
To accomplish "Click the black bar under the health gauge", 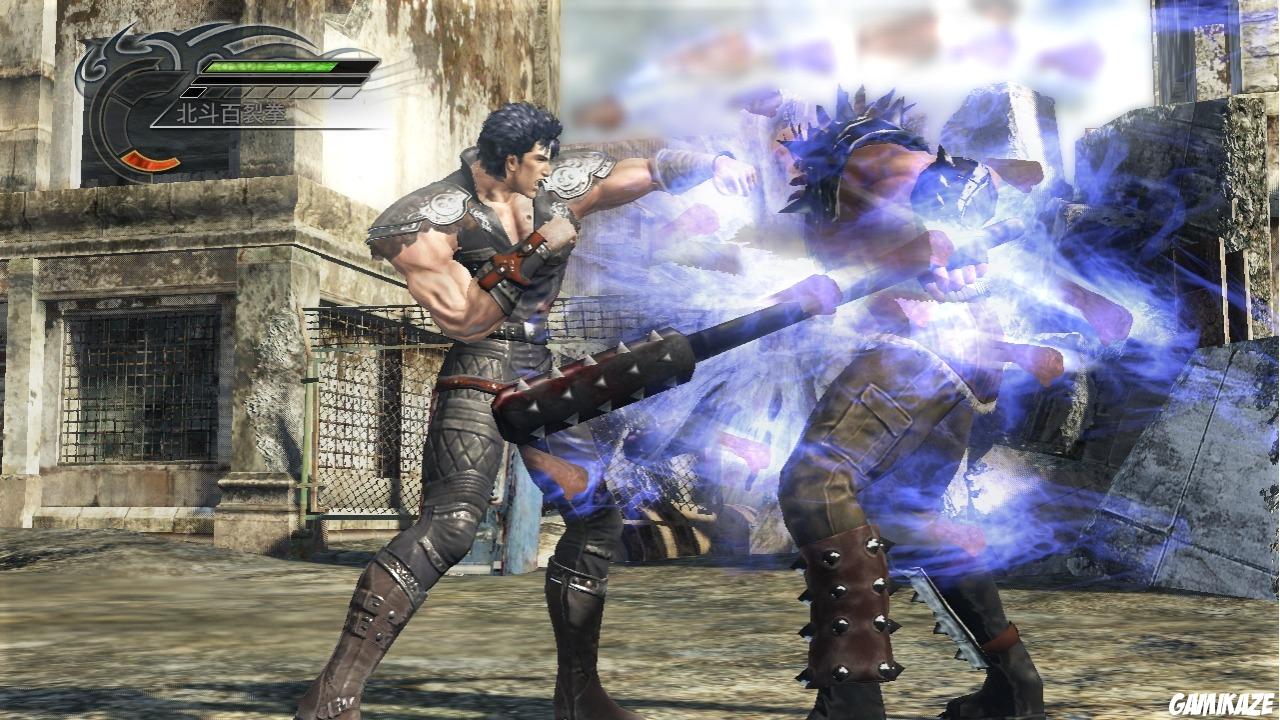I will tap(280, 80).
